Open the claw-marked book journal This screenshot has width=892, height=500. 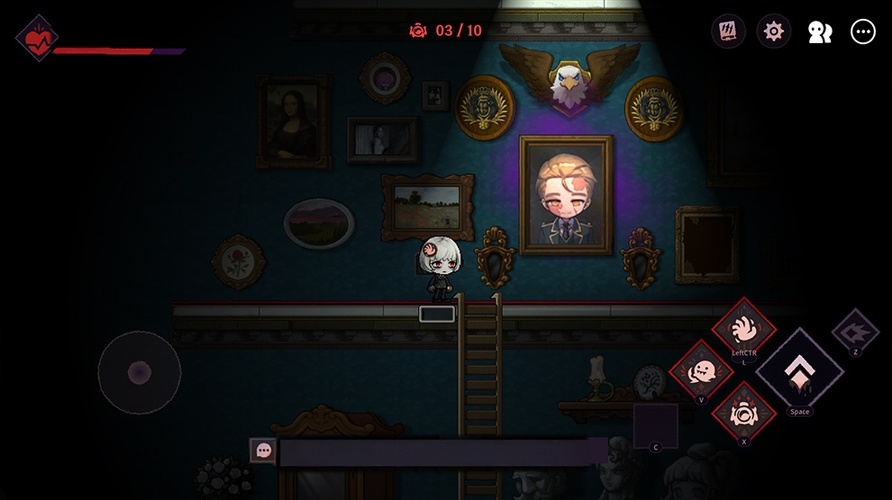[x=728, y=31]
